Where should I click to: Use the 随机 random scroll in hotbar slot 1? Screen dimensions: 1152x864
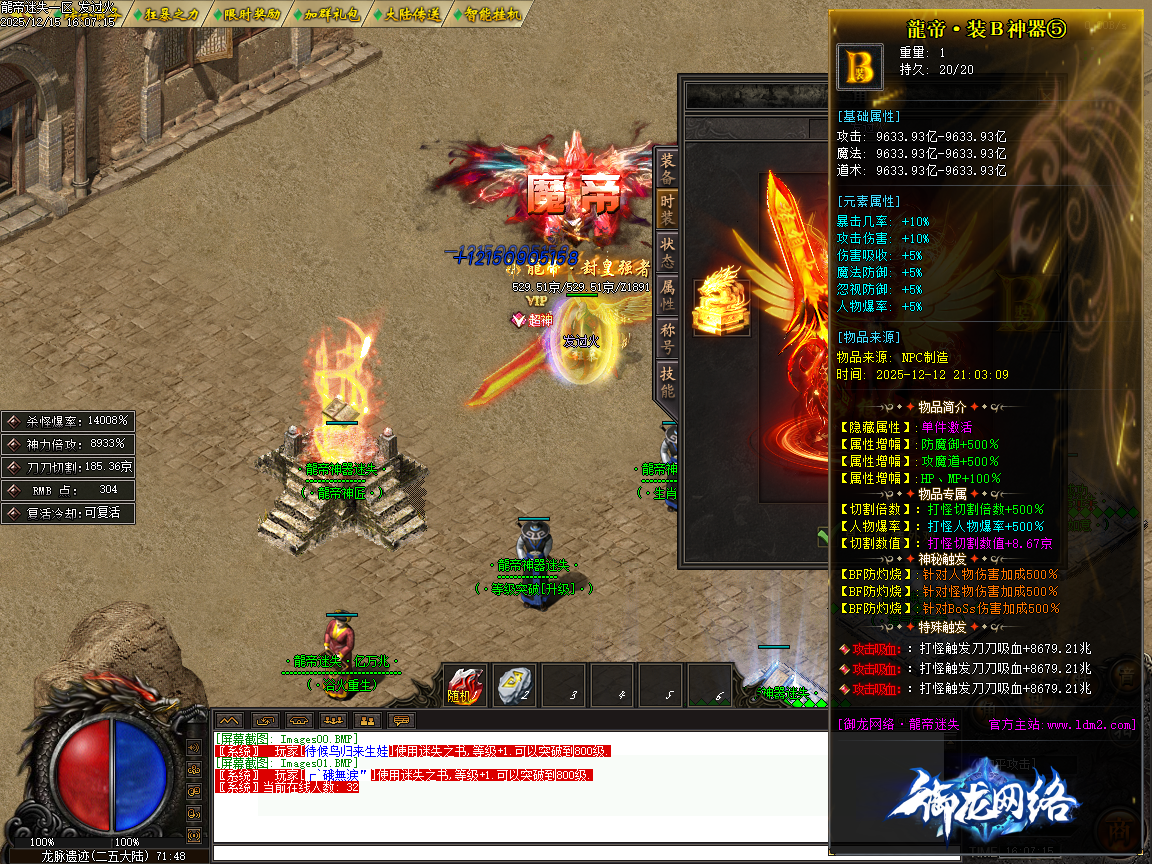coord(463,686)
